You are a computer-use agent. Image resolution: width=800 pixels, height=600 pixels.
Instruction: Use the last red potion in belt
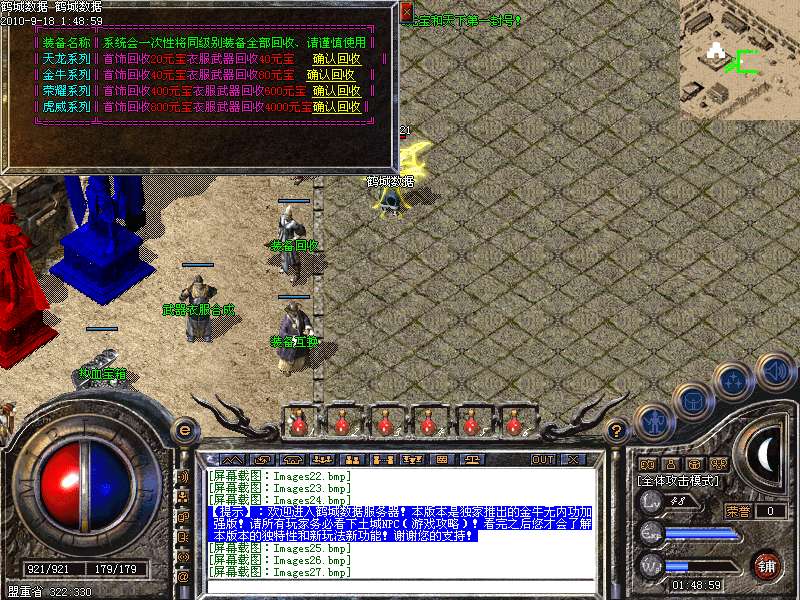[513, 424]
